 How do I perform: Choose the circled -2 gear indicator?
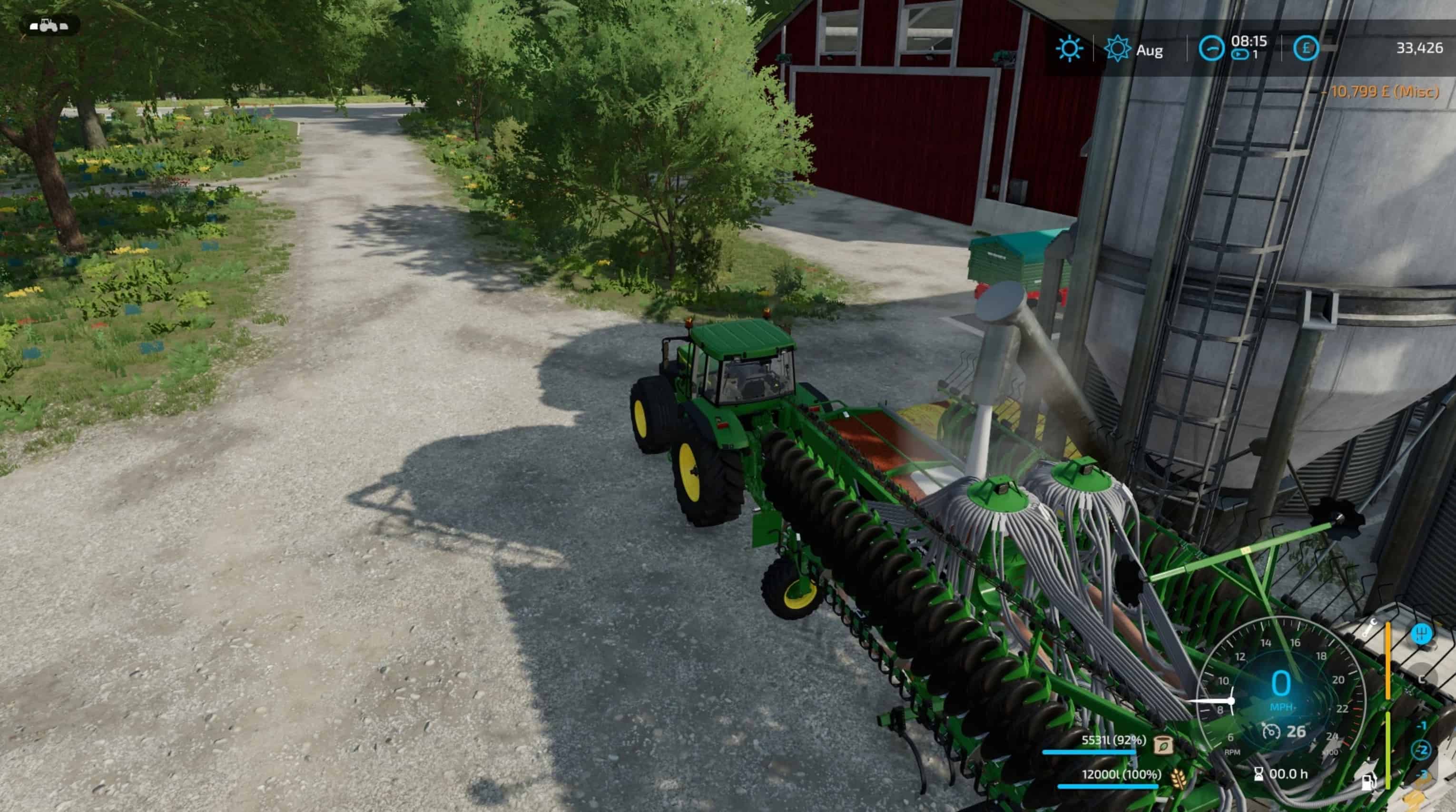tap(1422, 751)
